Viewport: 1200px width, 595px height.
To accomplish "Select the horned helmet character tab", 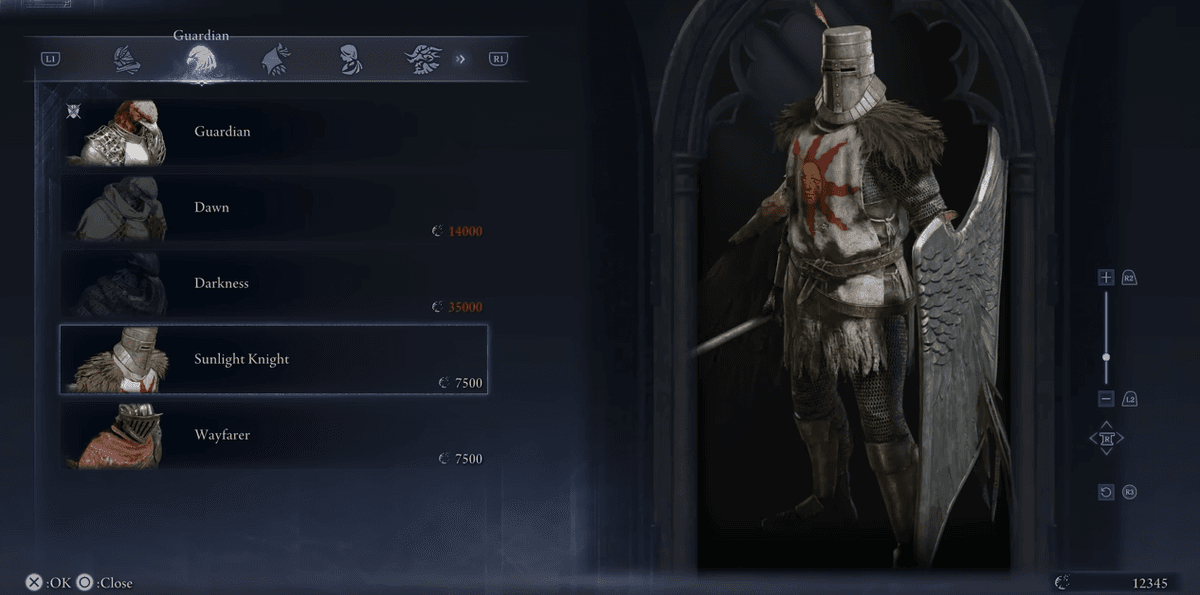I will (x=422, y=59).
